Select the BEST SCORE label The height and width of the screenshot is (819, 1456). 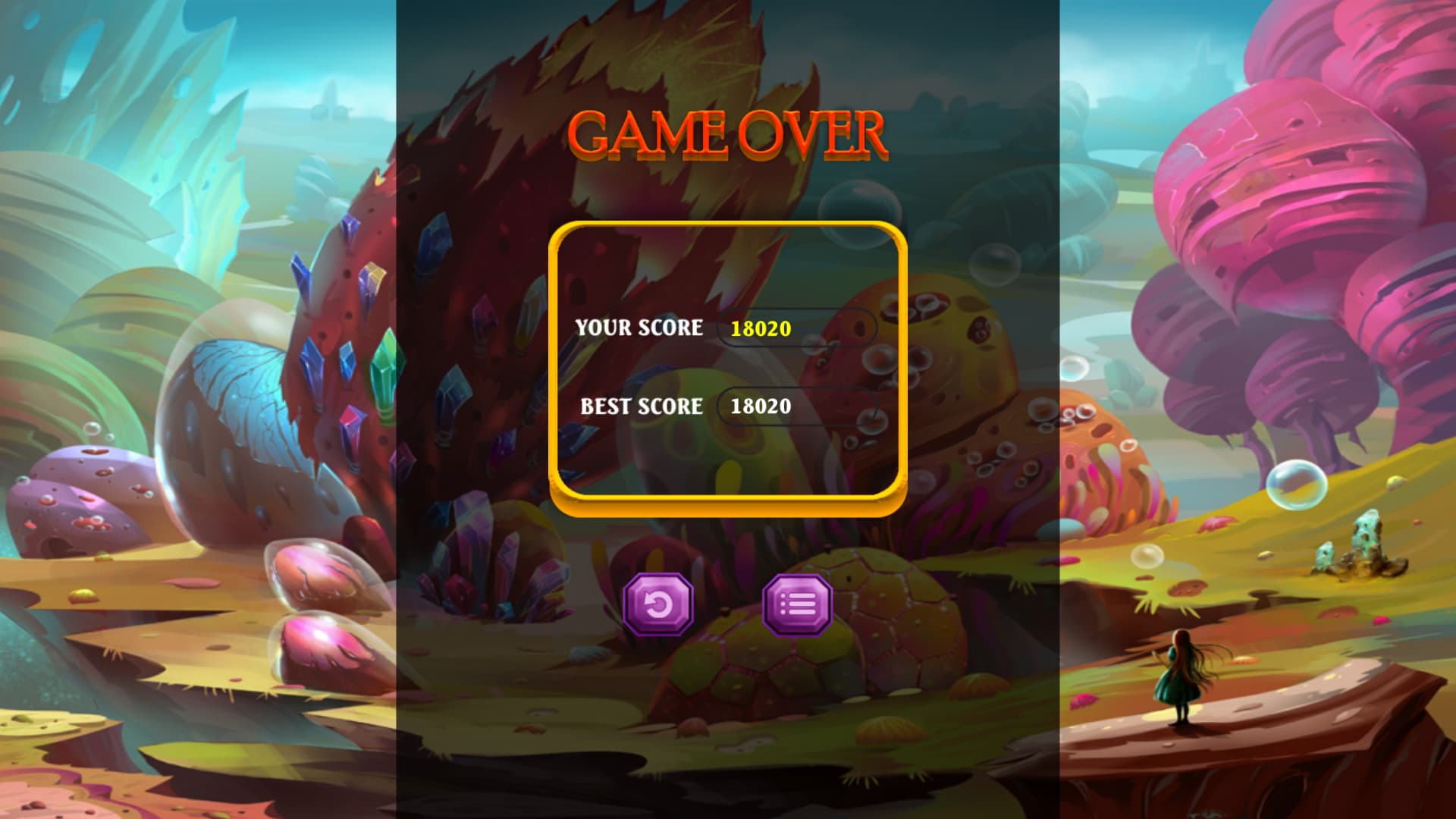641,407
